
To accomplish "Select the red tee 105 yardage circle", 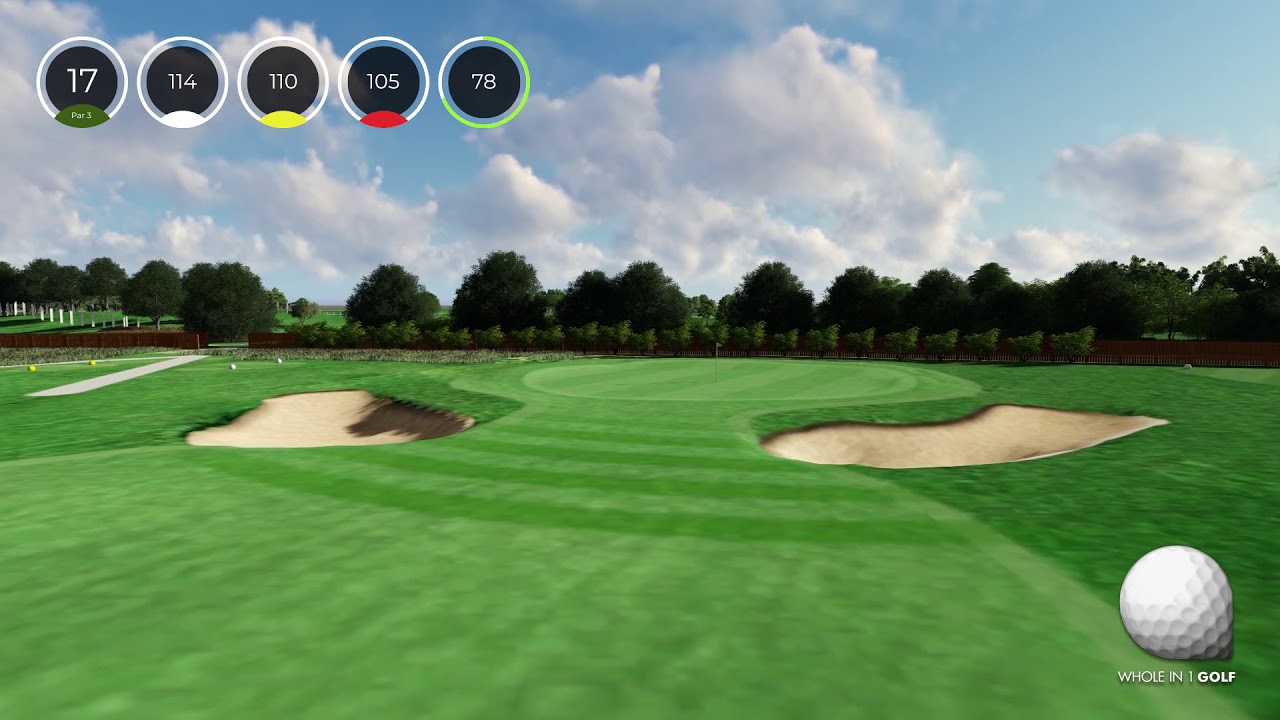I will click(x=383, y=82).
